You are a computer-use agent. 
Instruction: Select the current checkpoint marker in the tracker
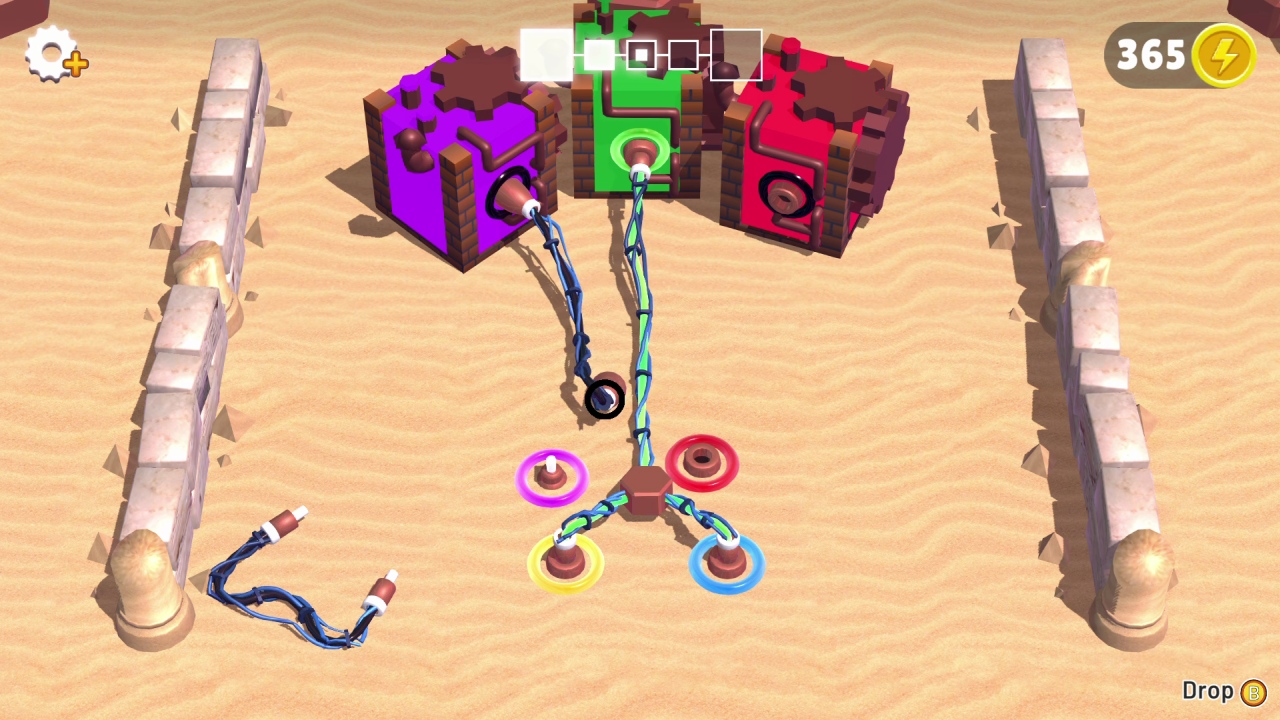click(640, 55)
